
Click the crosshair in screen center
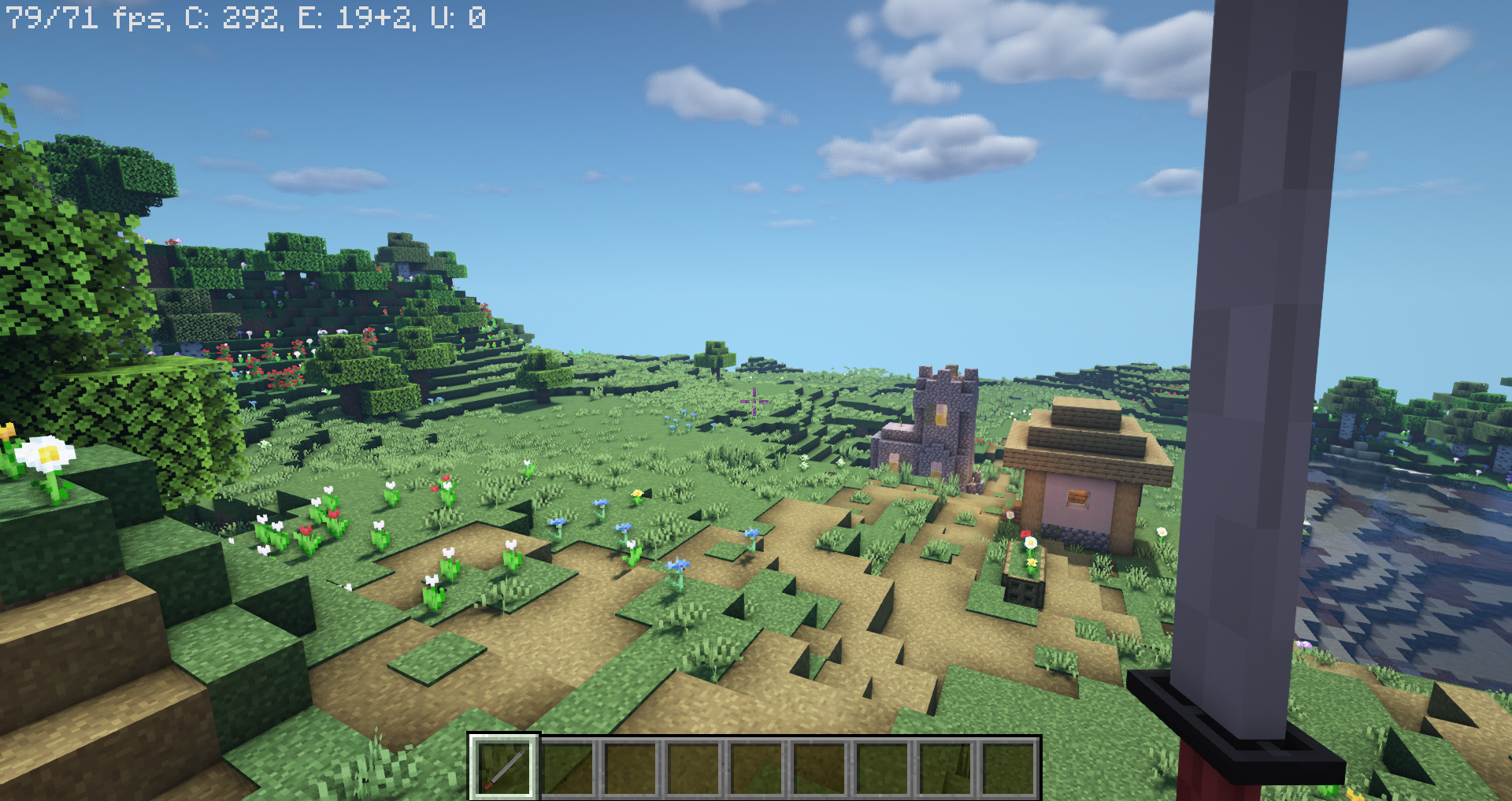pos(754,402)
